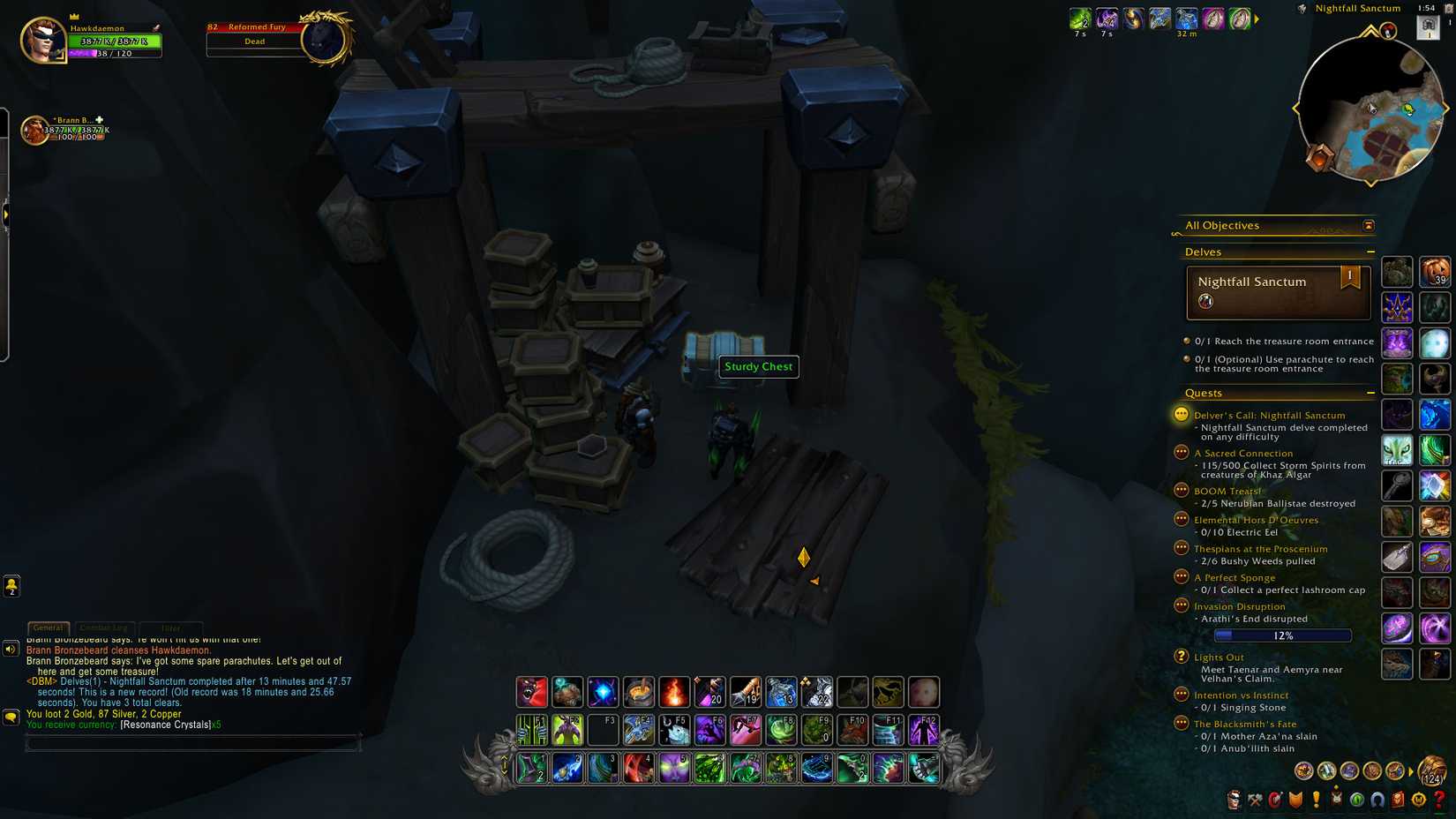The image size is (1456, 819).
Task: Toggle the All Objectives collapse control
Action: pyautogui.click(x=1368, y=226)
